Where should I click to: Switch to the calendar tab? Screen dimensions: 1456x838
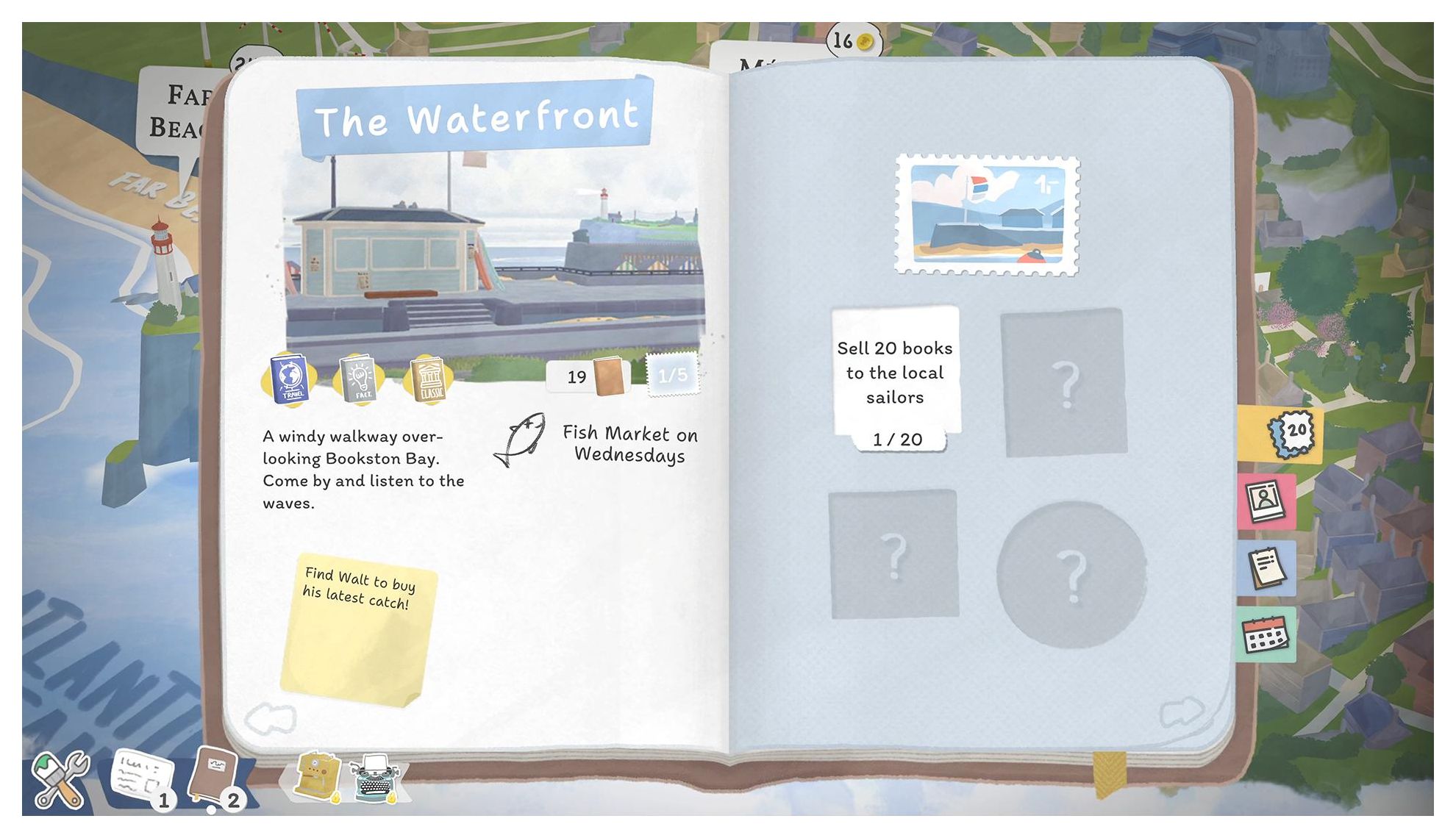pyautogui.click(x=1266, y=634)
